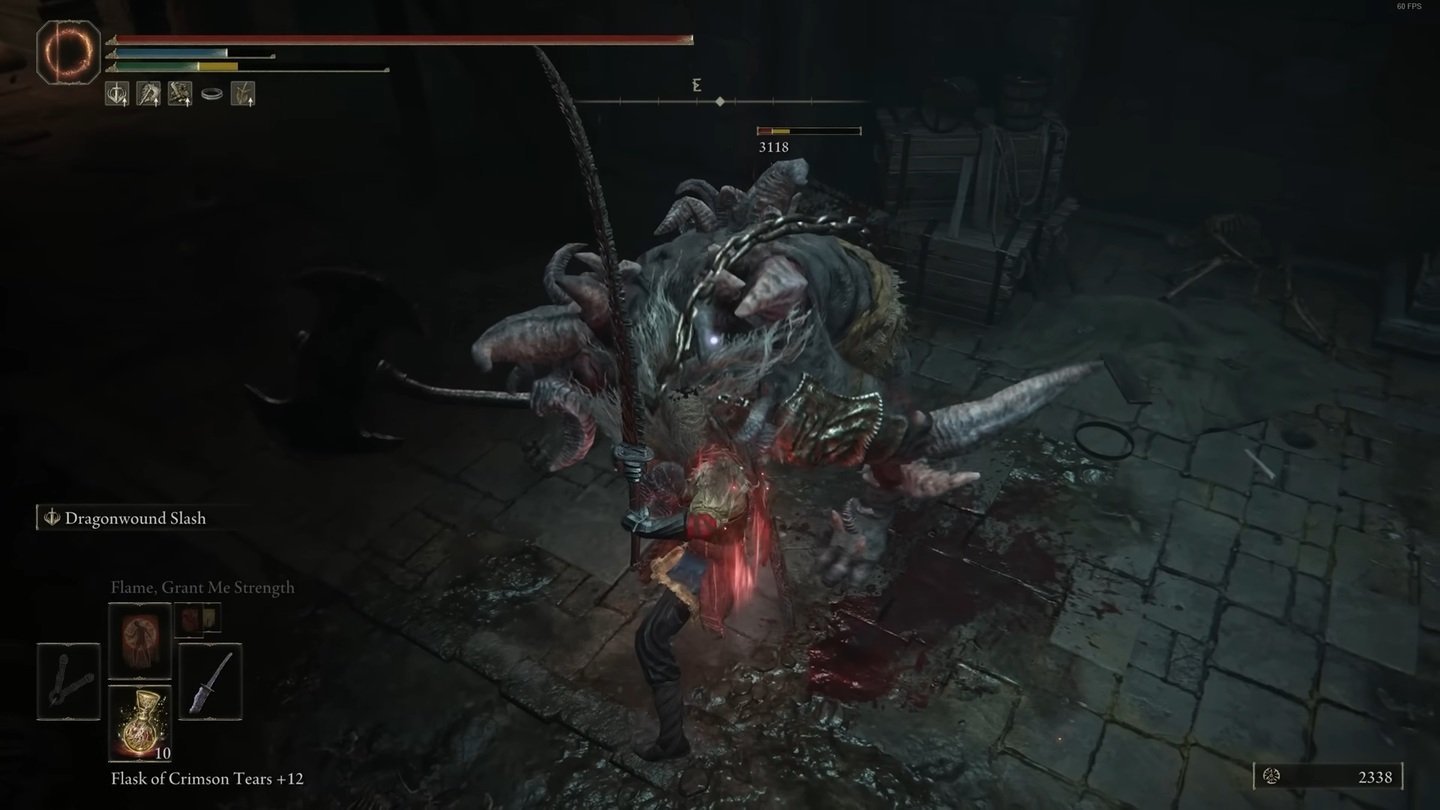Inspect the ring status effect icon
Viewport: 1440px width, 810px height.
(x=211, y=94)
